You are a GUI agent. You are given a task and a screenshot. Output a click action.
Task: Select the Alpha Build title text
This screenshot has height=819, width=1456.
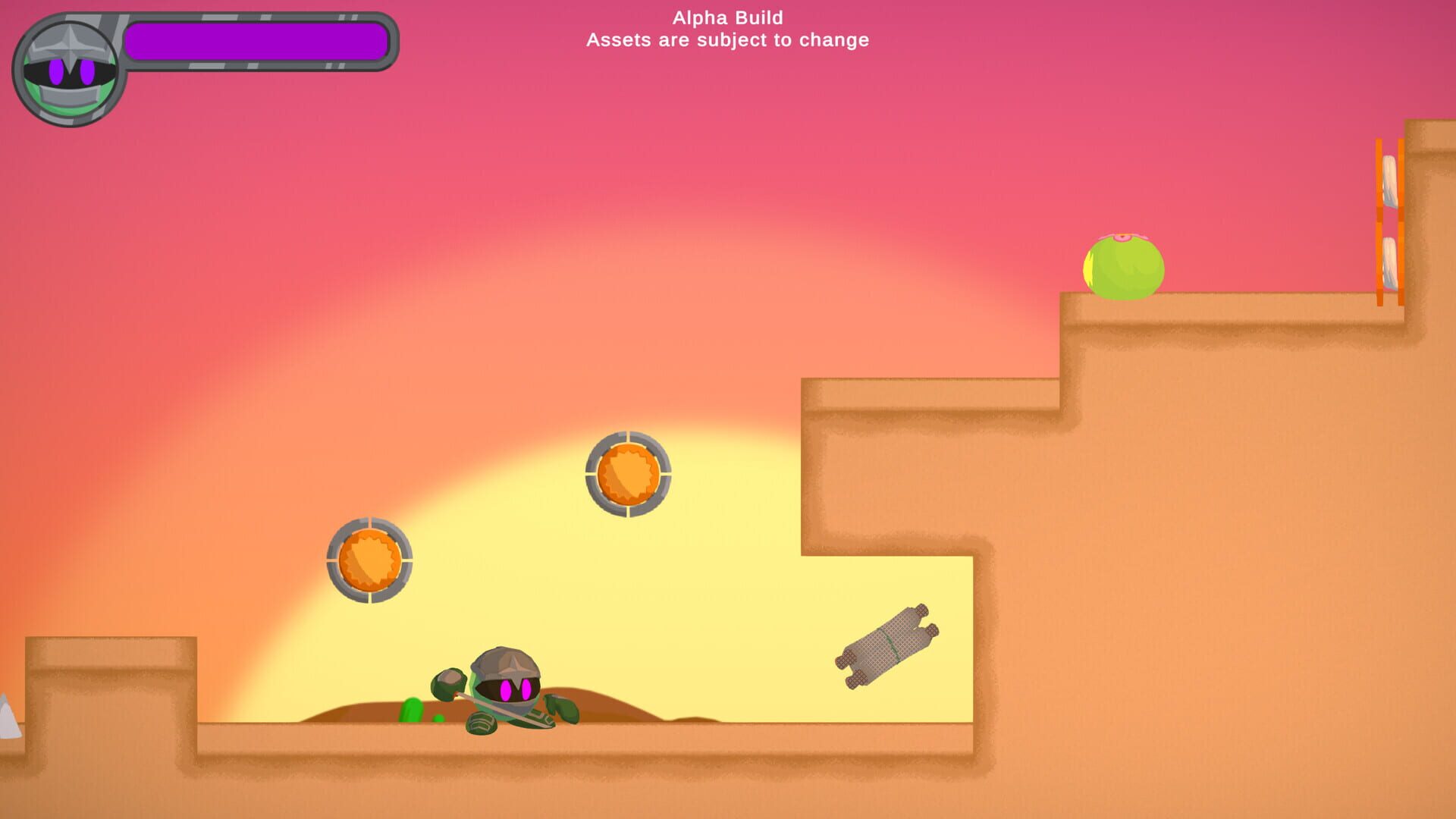click(x=727, y=17)
